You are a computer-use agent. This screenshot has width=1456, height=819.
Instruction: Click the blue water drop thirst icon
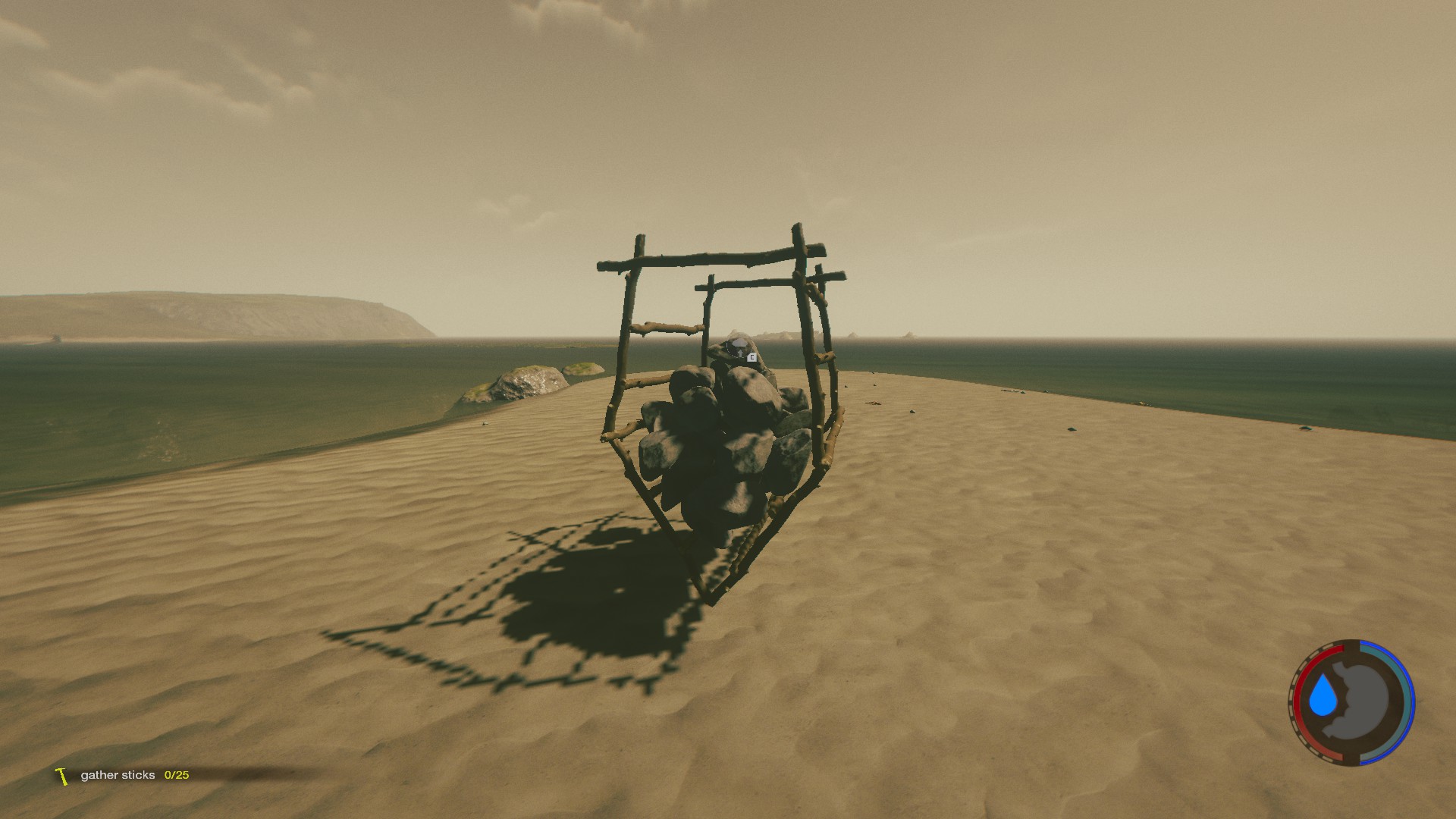point(1323,697)
